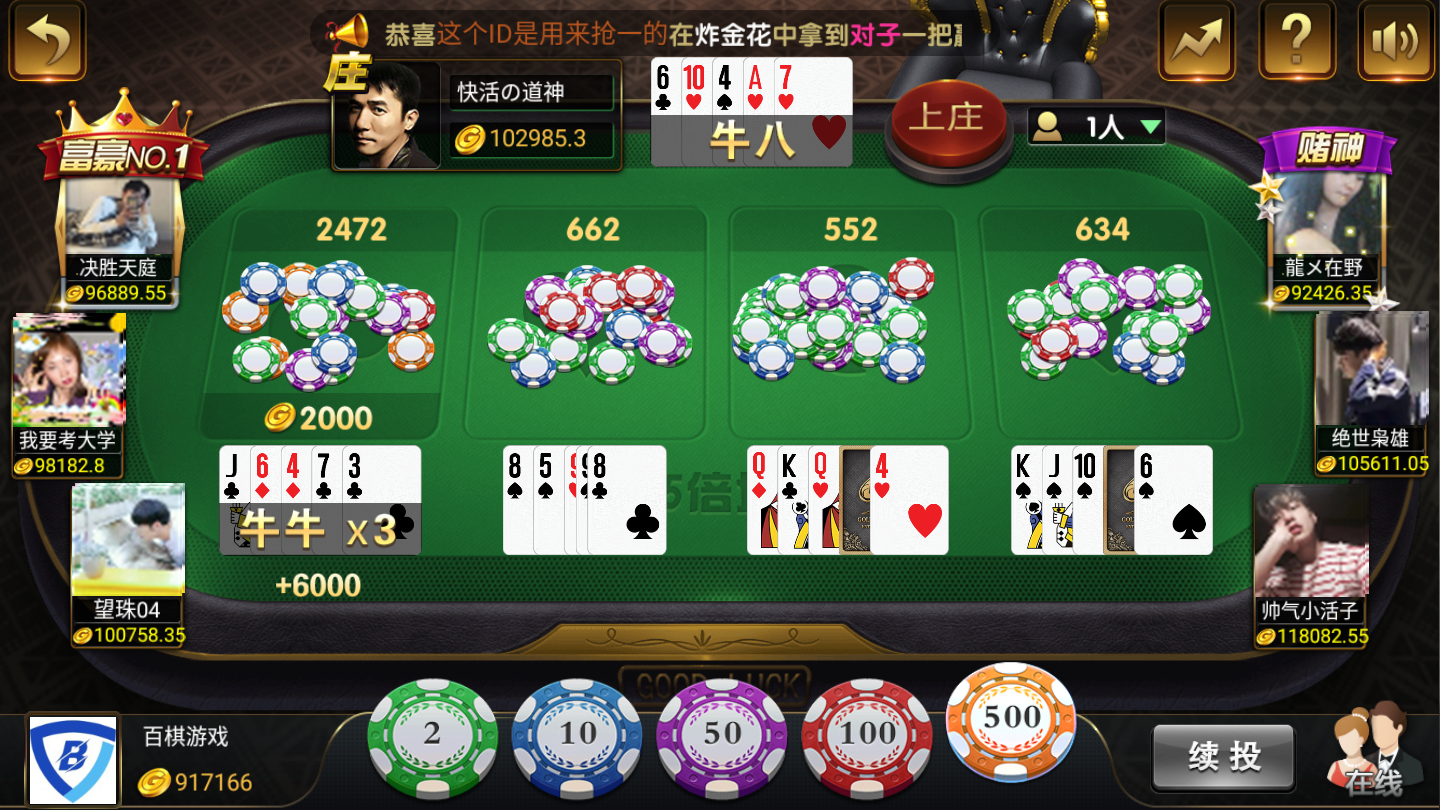Screen dimensions: 1440x810
Task: Expand the 1人 banker queue dropdown
Action: click(1097, 126)
